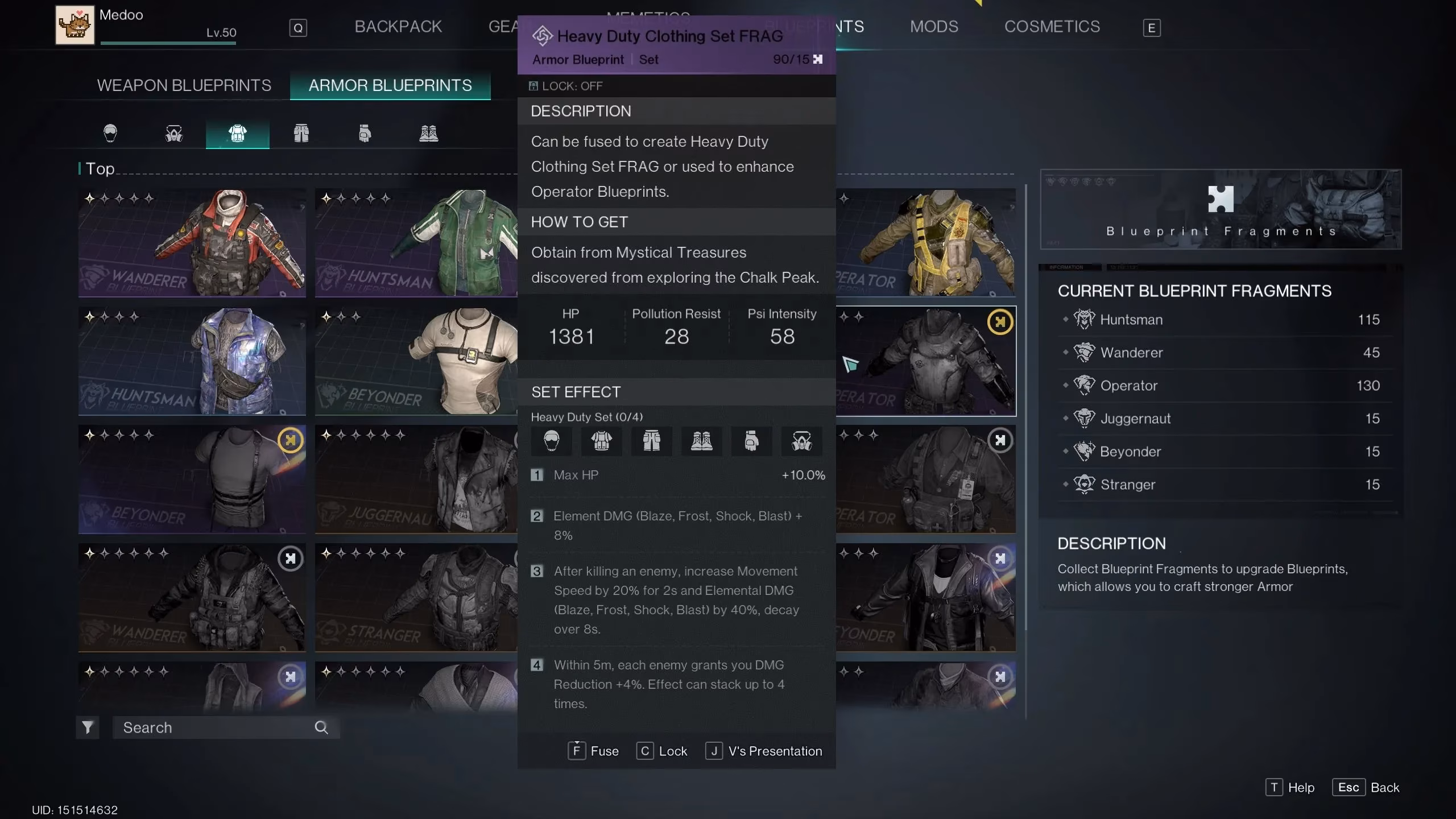Click the magnifying glass in the search bar
This screenshot has width=1456, height=819.
pyautogui.click(x=321, y=727)
